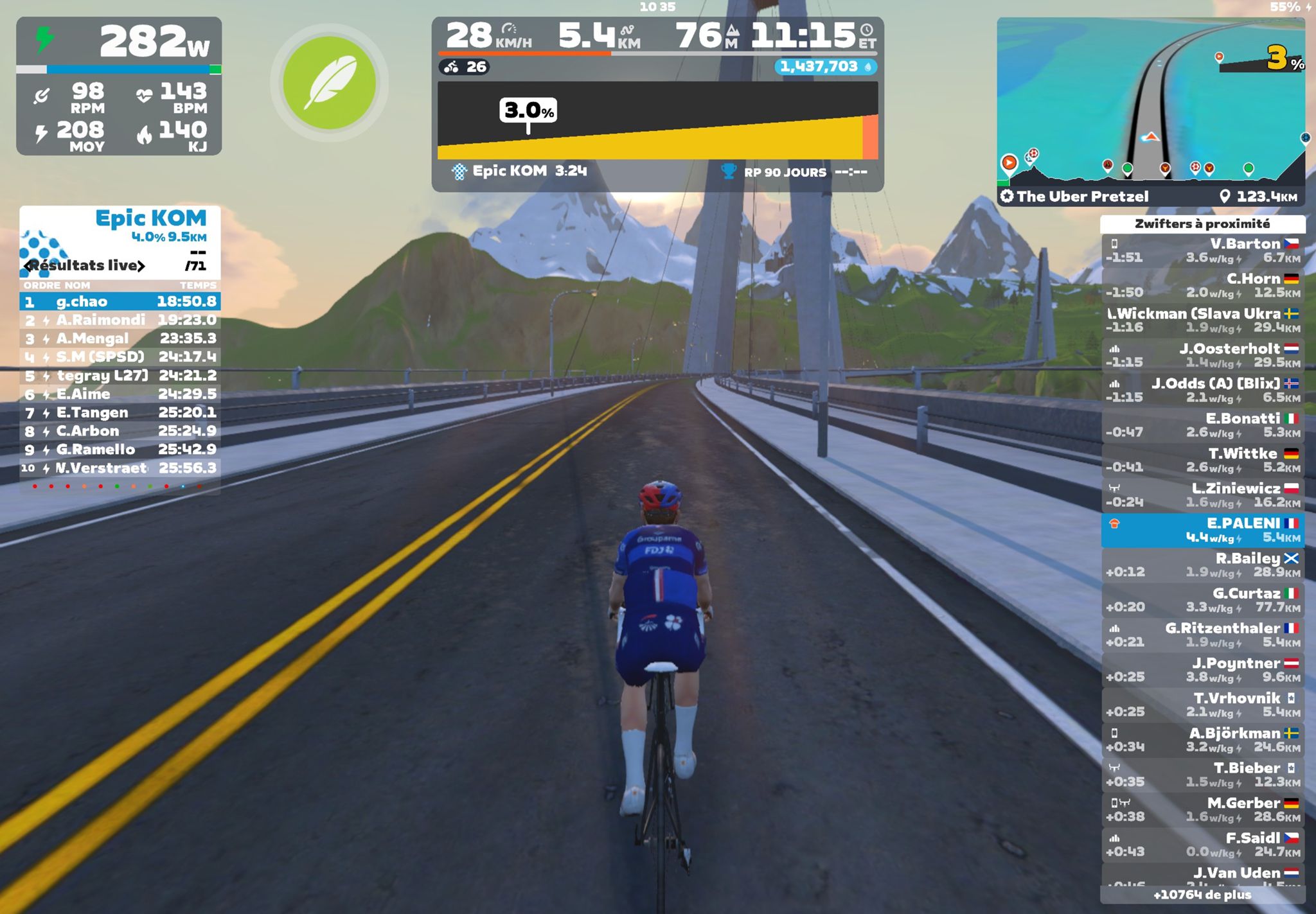This screenshot has height=914, width=1316.
Task: Choose M.Gerber from nearby Zwifters
Action: [1202, 810]
